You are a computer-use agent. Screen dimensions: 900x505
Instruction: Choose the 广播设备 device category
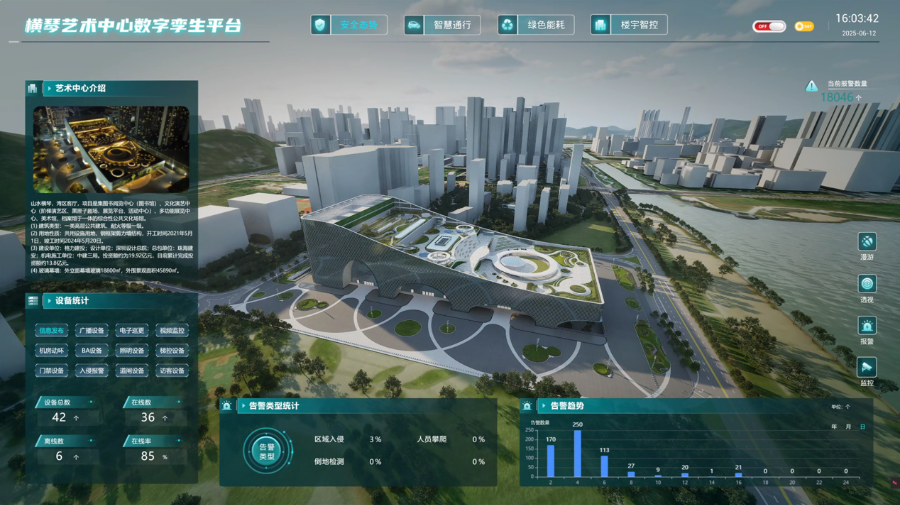[x=91, y=330]
